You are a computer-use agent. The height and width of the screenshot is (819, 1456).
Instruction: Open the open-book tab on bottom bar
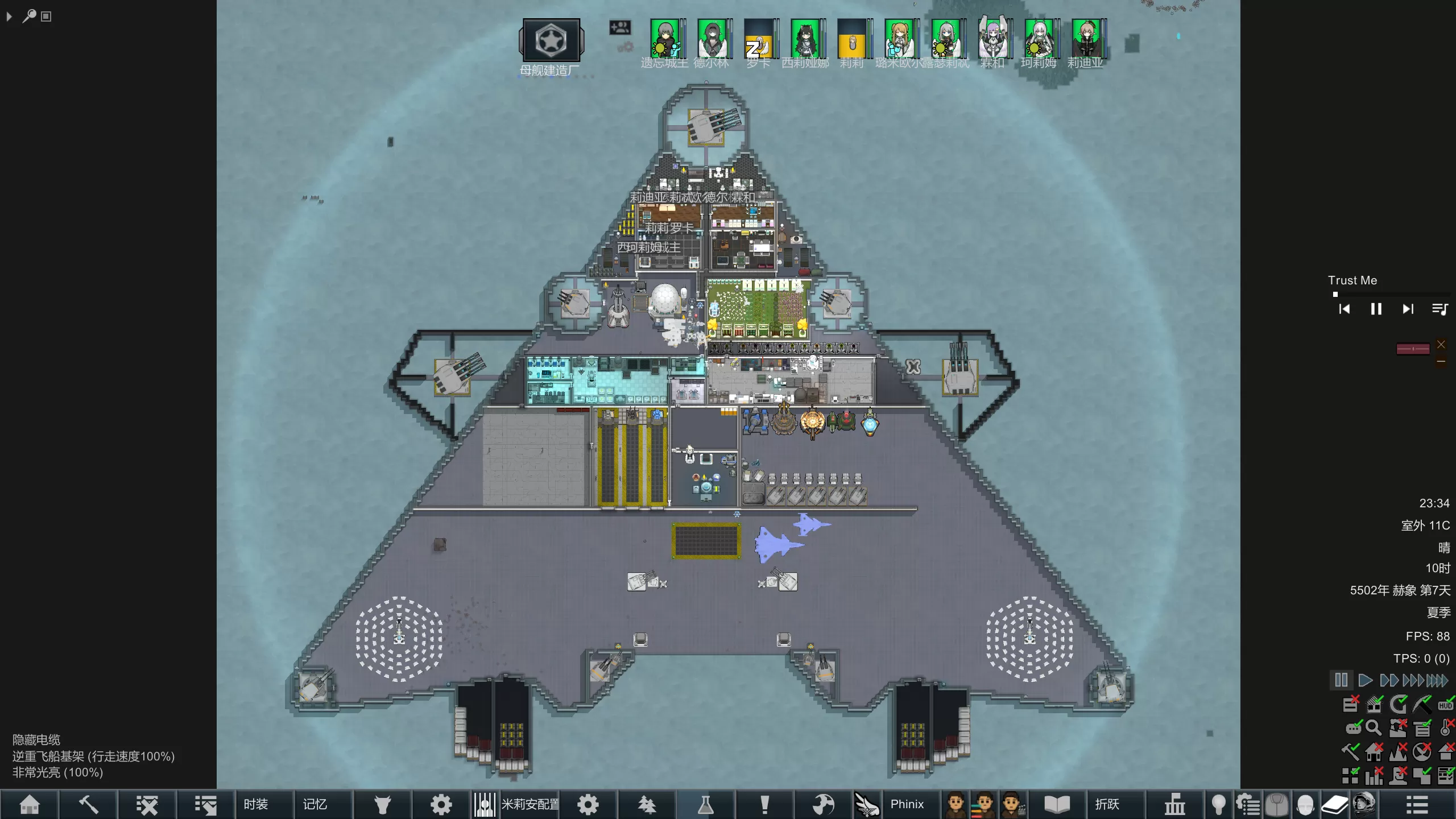click(x=1057, y=804)
